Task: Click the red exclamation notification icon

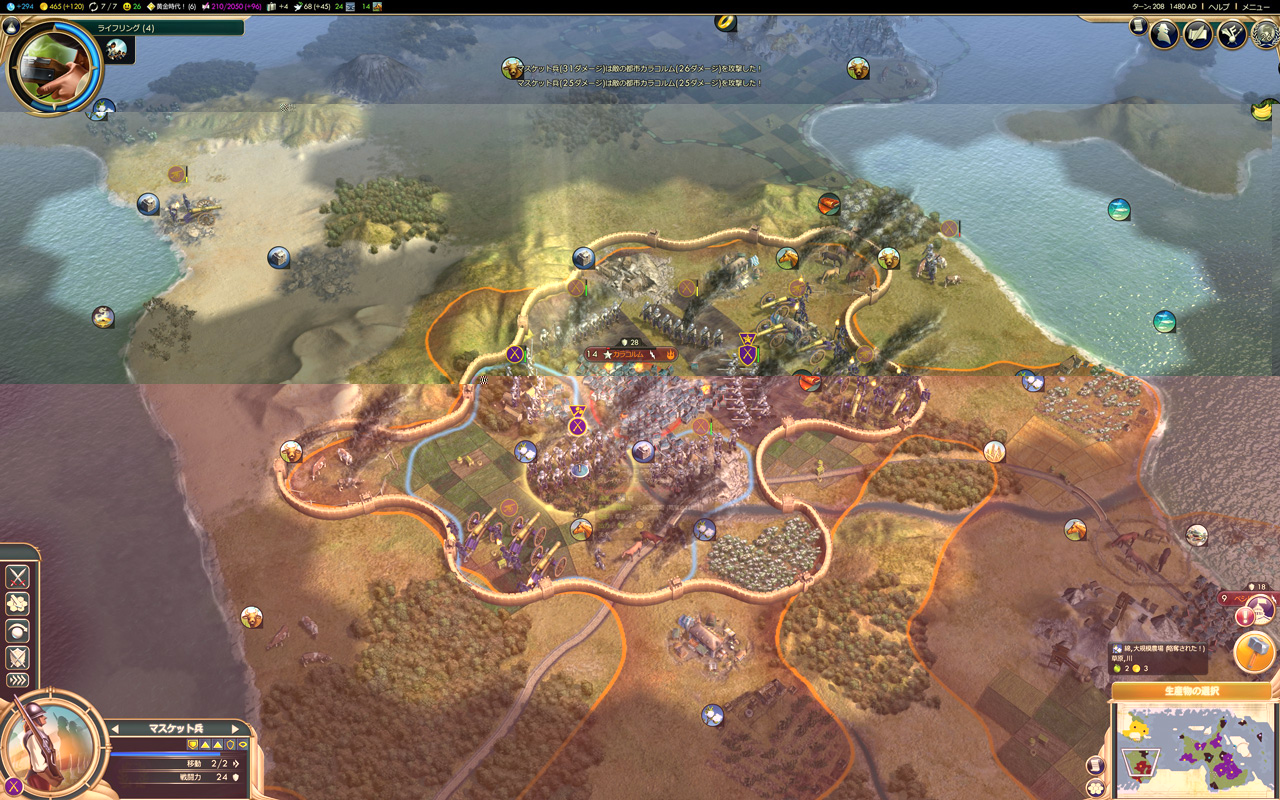Action: [x=1243, y=616]
